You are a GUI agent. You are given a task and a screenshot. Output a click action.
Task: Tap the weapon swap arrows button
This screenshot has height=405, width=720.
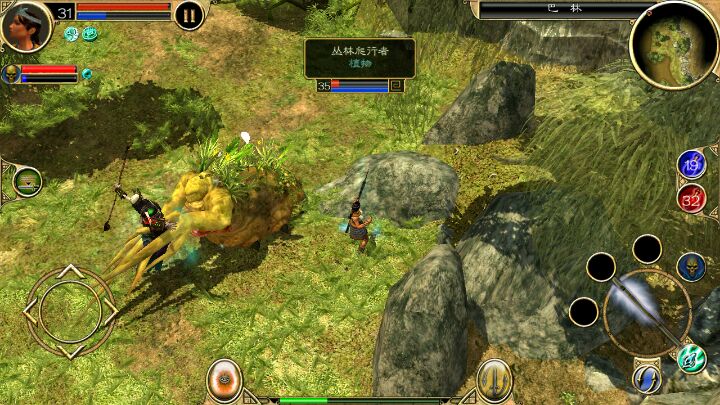[646, 378]
